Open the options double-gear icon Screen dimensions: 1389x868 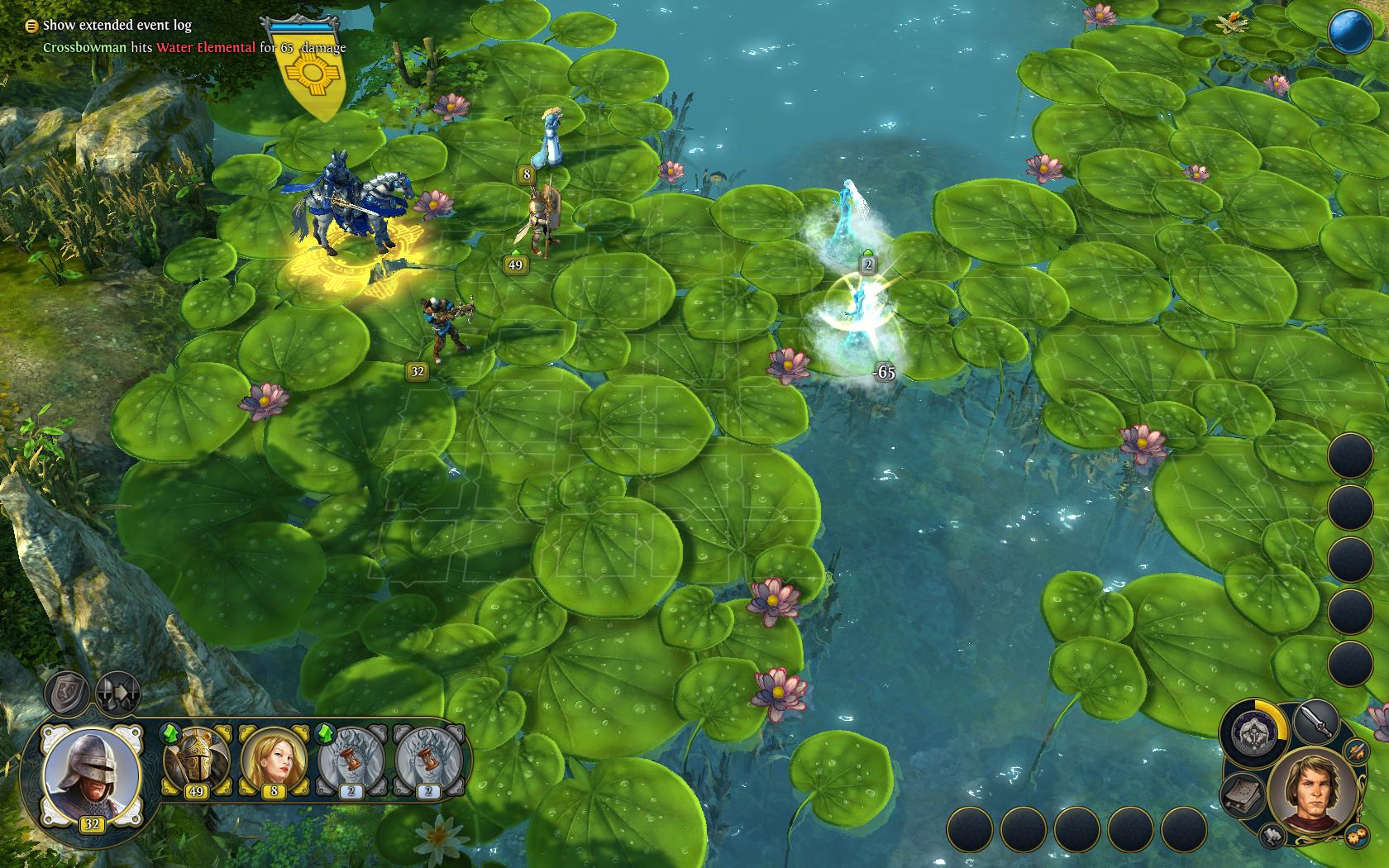click(1355, 834)
